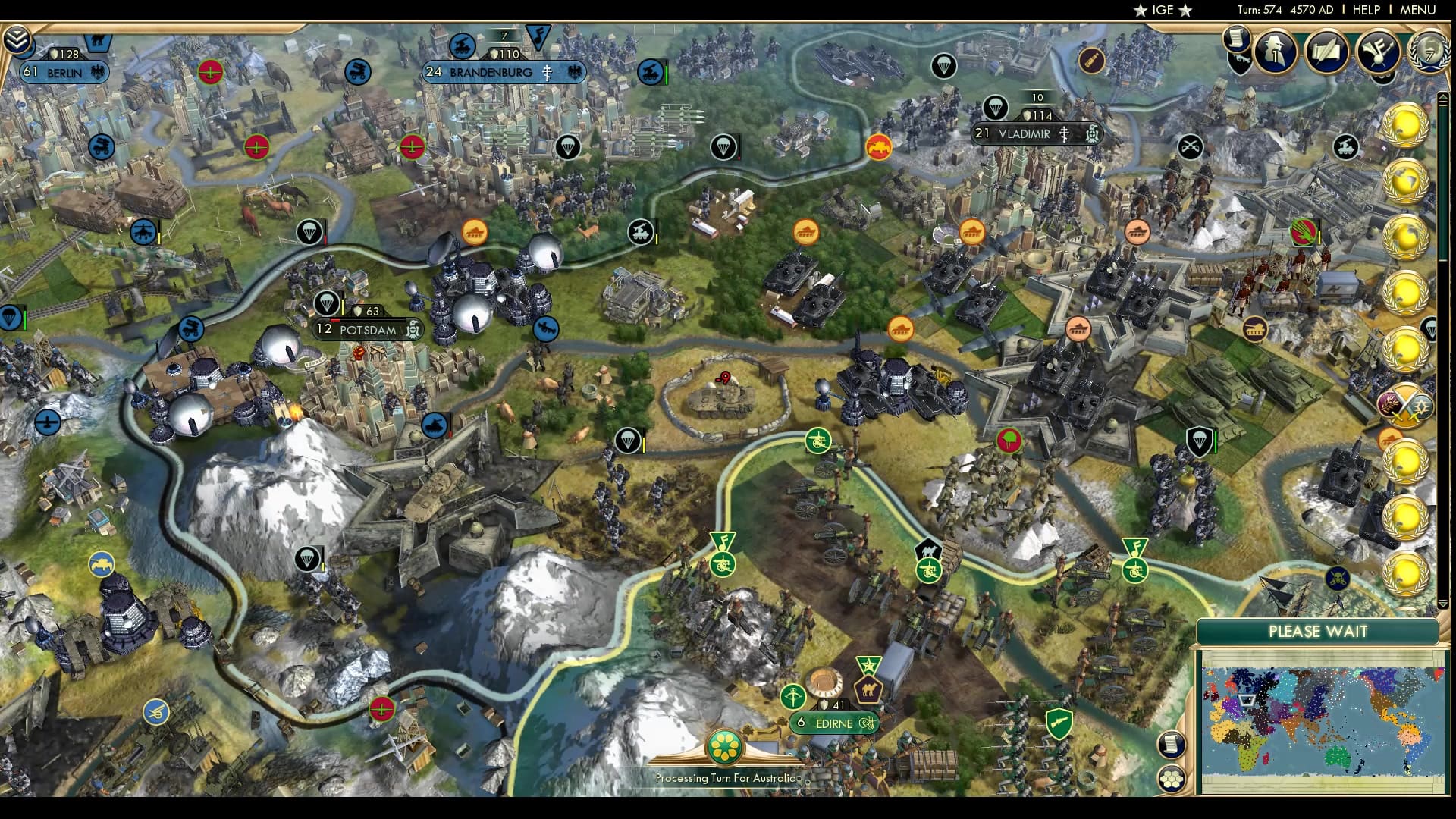Toggle strategic view beside the minimap
The width and height of the screenshot is (1456, 819).
click(x=1171, y=745)
